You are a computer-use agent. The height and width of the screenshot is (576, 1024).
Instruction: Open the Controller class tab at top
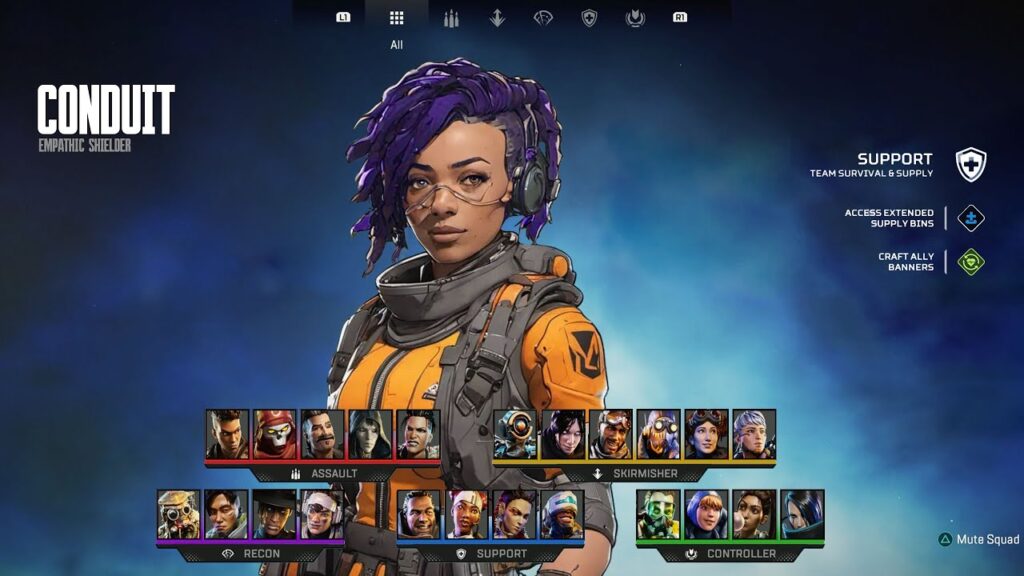(x=634, y=18)
